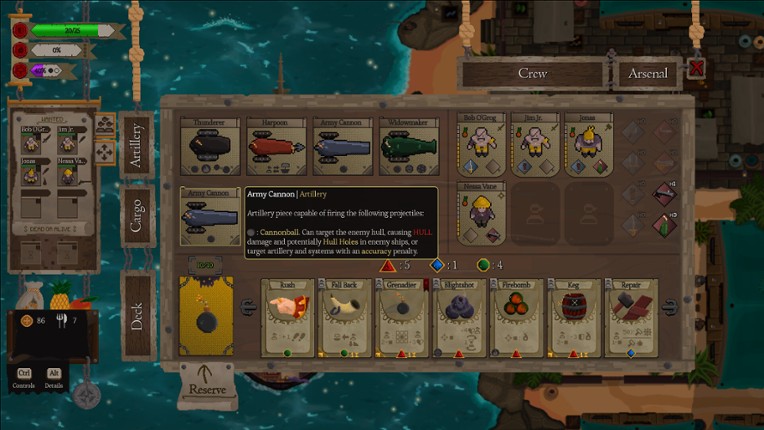
Task: Choose the Keg barrel card
Action: (x=574, y=317)
